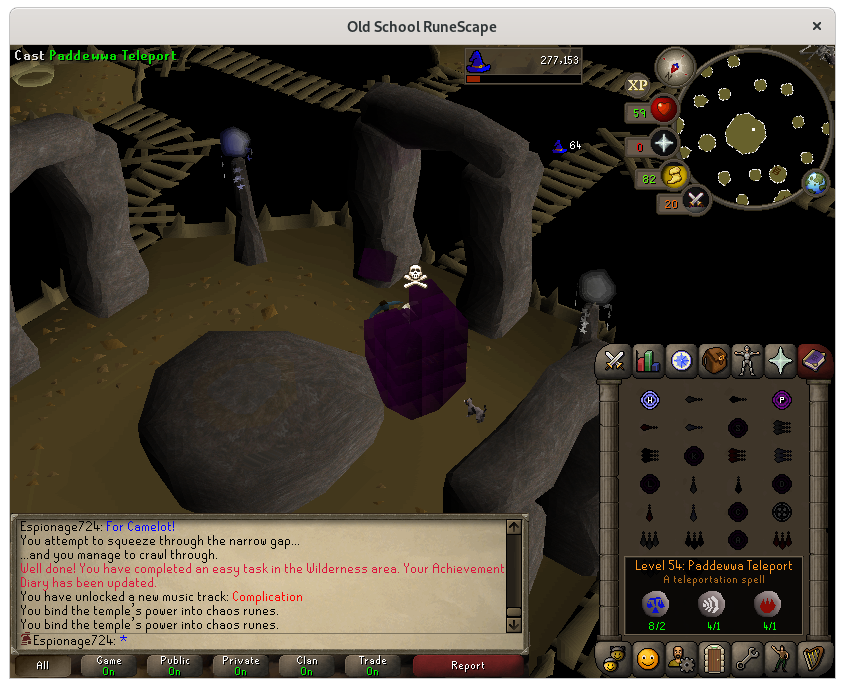Open the Emotes tab
The width and height of the screenshot is (845, 688).
coord(780,658)
